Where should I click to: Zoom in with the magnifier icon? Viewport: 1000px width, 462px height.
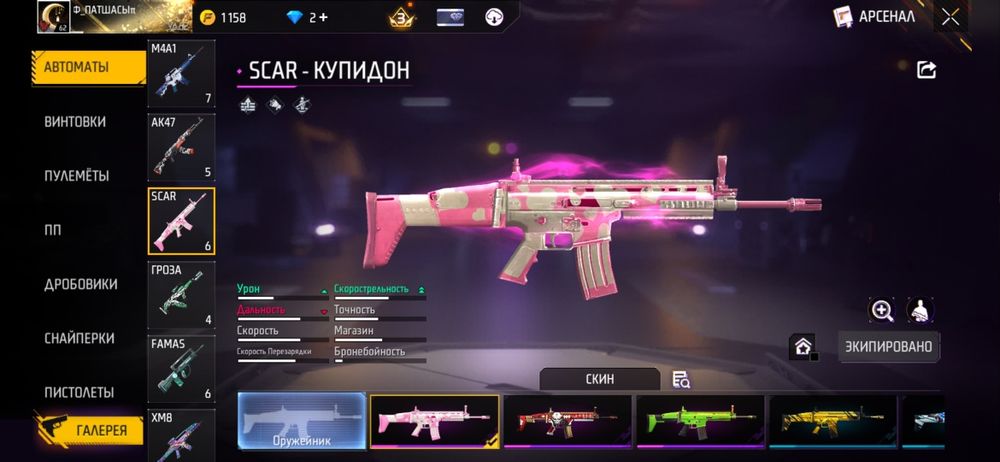click(x=882, y=311)
